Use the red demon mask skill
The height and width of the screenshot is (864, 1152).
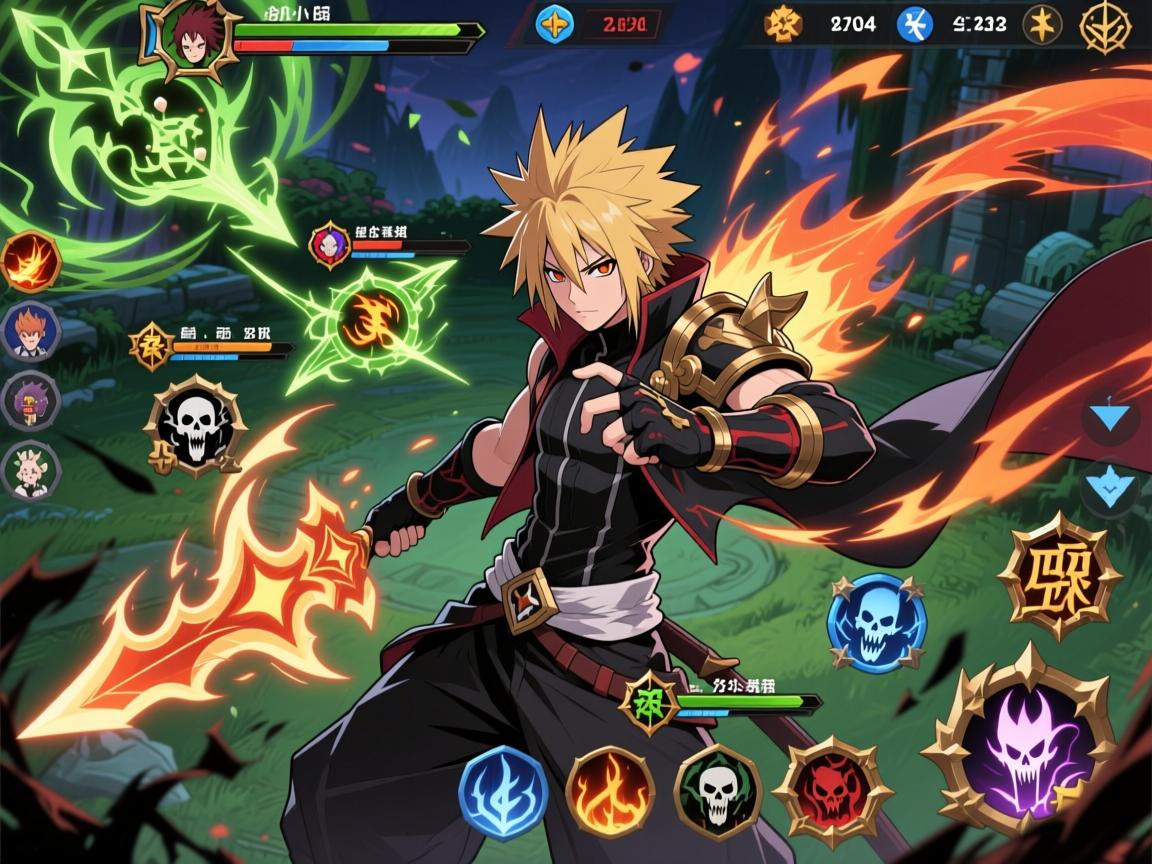tap(832, 794)
